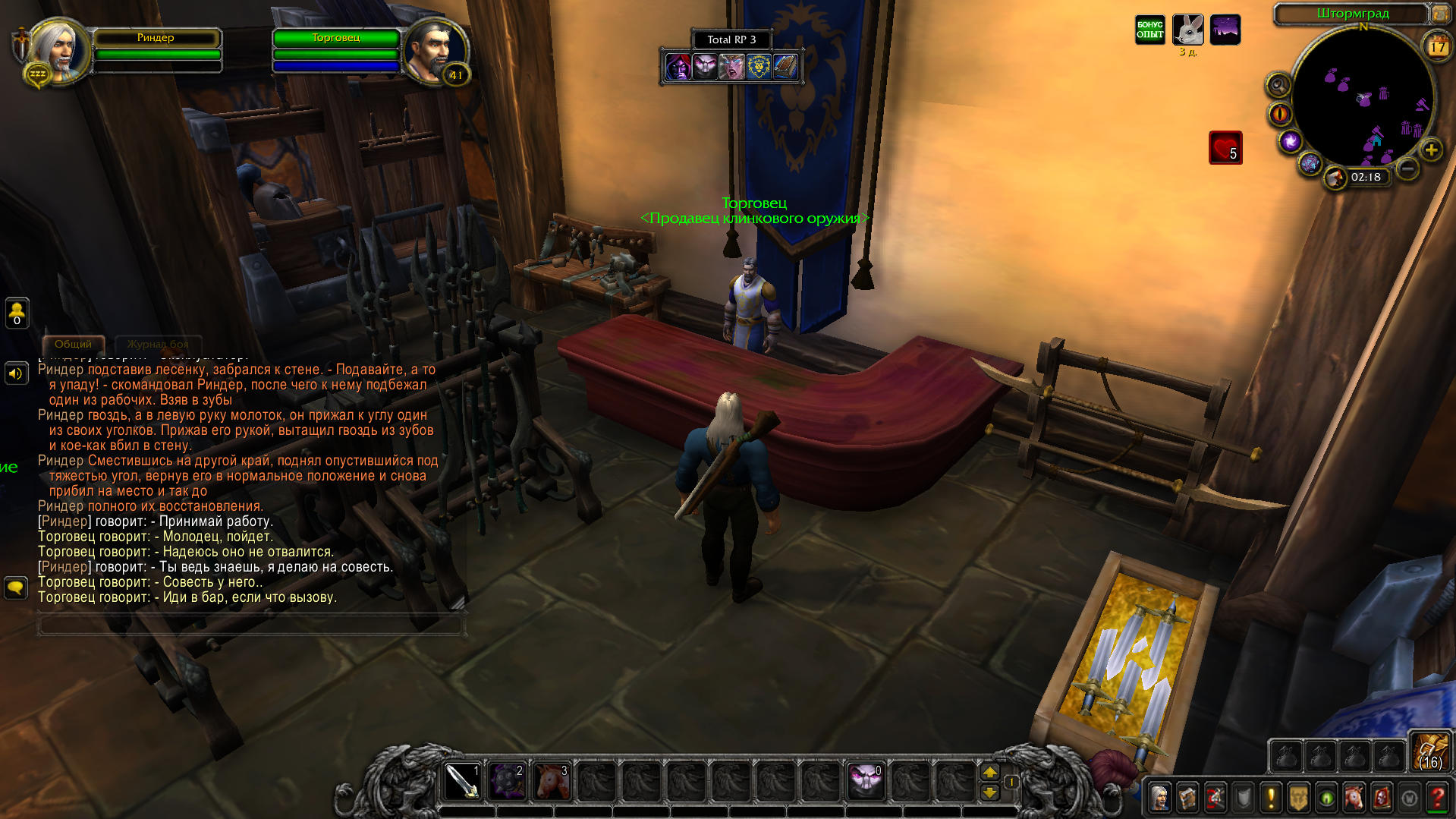Summon the horse mount from slot 3

click(x=552, y=782)
